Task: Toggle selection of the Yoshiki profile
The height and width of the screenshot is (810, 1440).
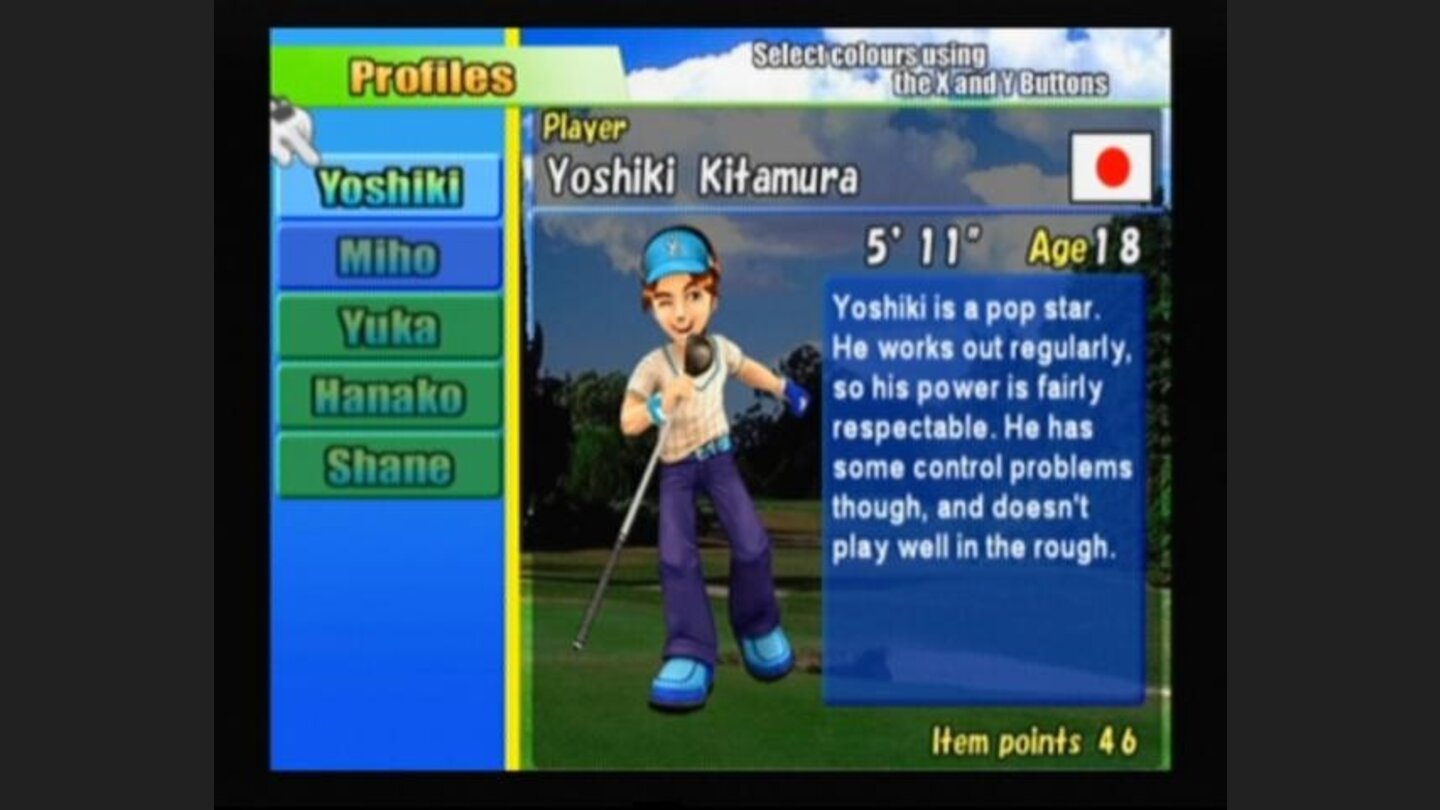Action: pyautogui.click(x=388, y=188)
